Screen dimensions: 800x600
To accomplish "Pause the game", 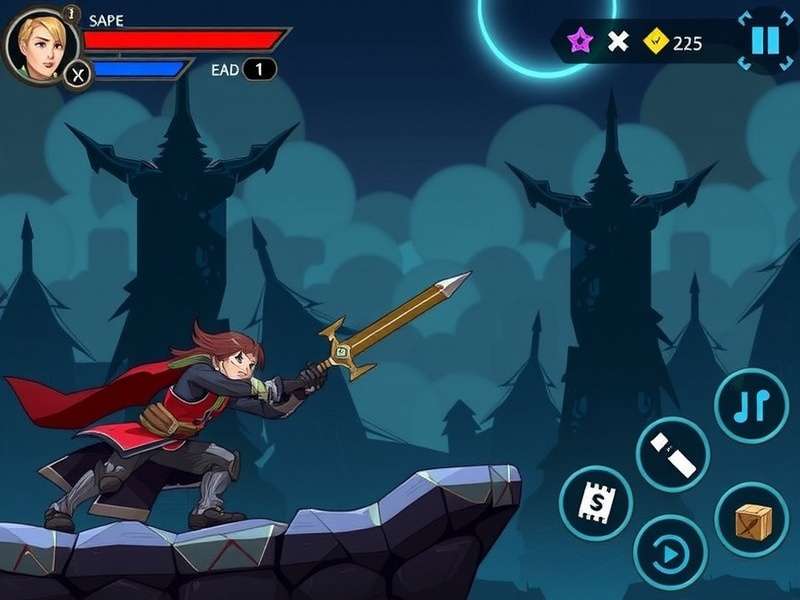I will (x=765, y=41).
